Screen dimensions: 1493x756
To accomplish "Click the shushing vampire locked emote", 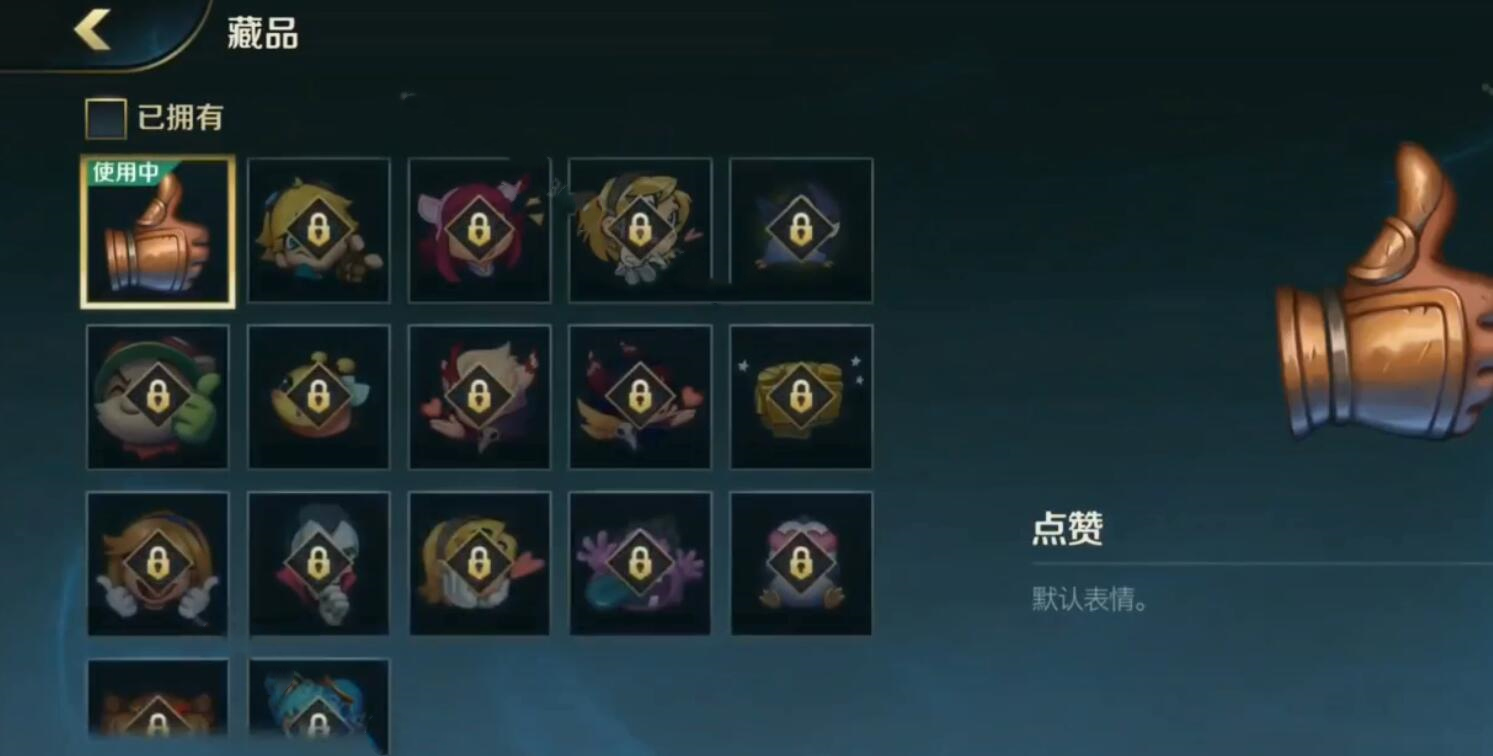I will tap(318, 563).
